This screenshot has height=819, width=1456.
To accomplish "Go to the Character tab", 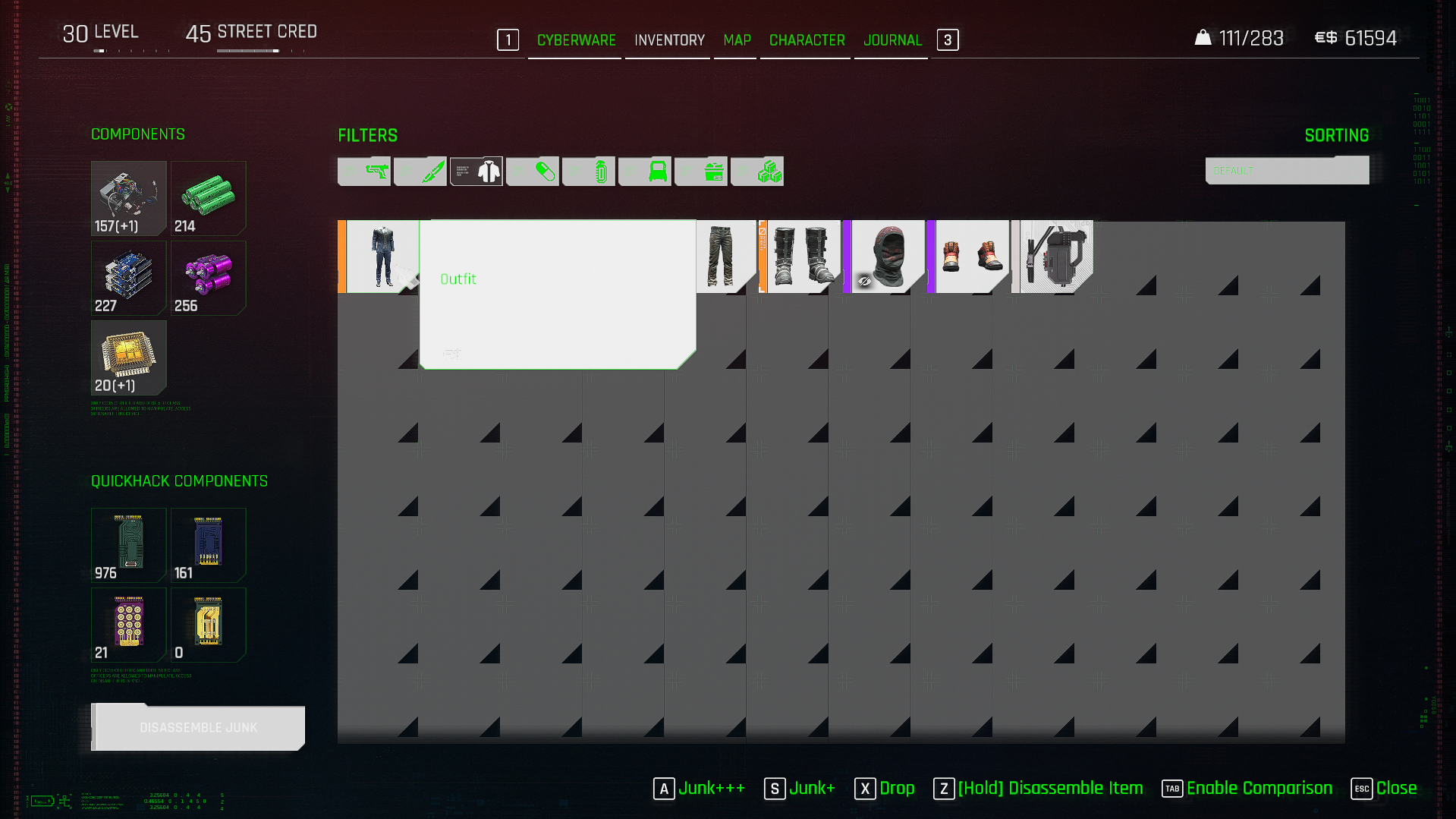I will click(807, 40).
